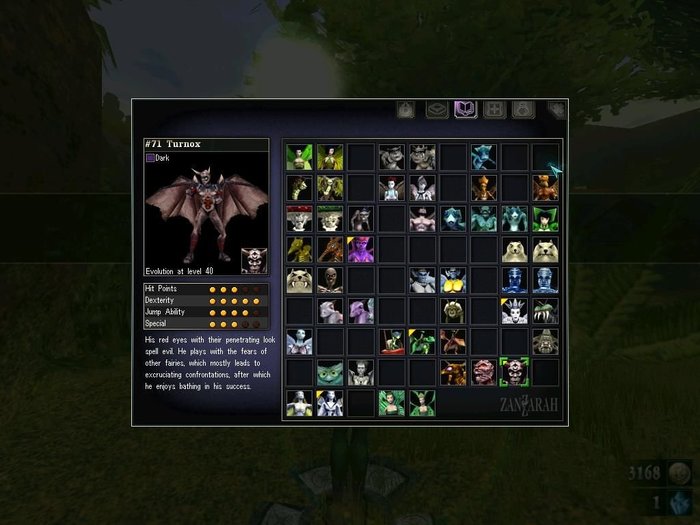Switch to the four-square grid tab

click(x=493, y=109)
